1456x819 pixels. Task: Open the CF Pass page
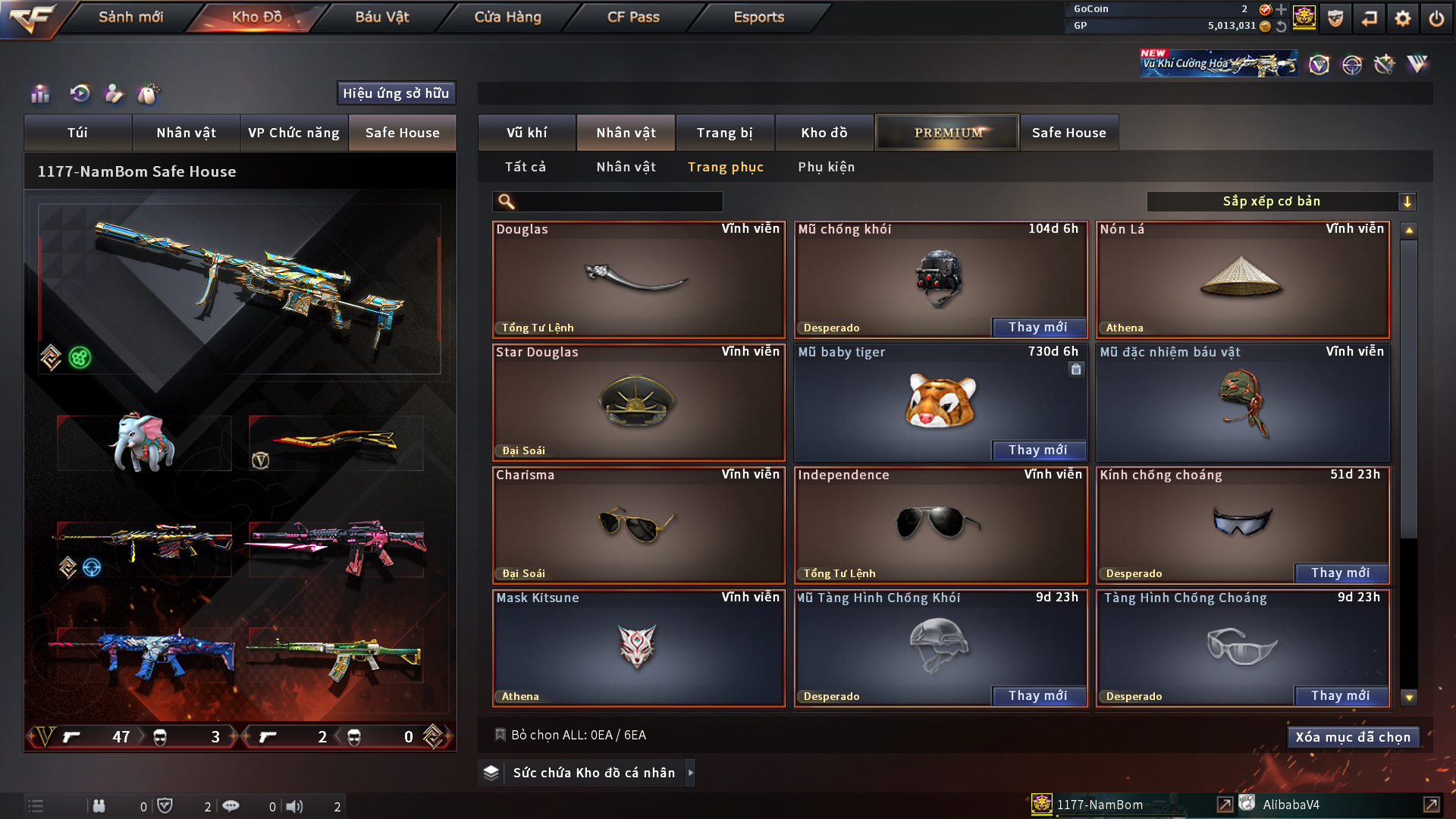pyautogui.click(x=633, y=17)
